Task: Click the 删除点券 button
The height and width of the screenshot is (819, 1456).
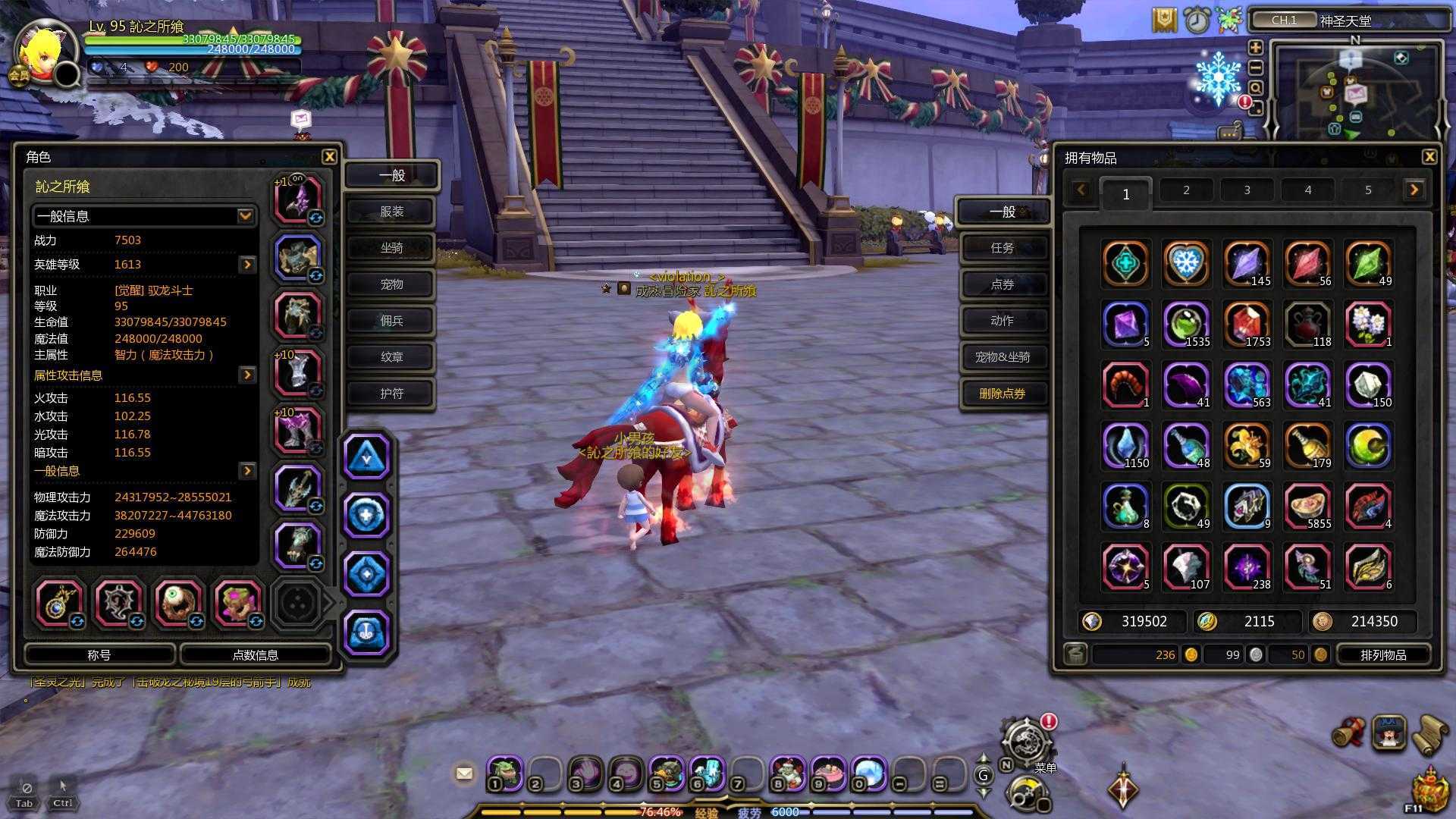Action: tap(1003, 394)
